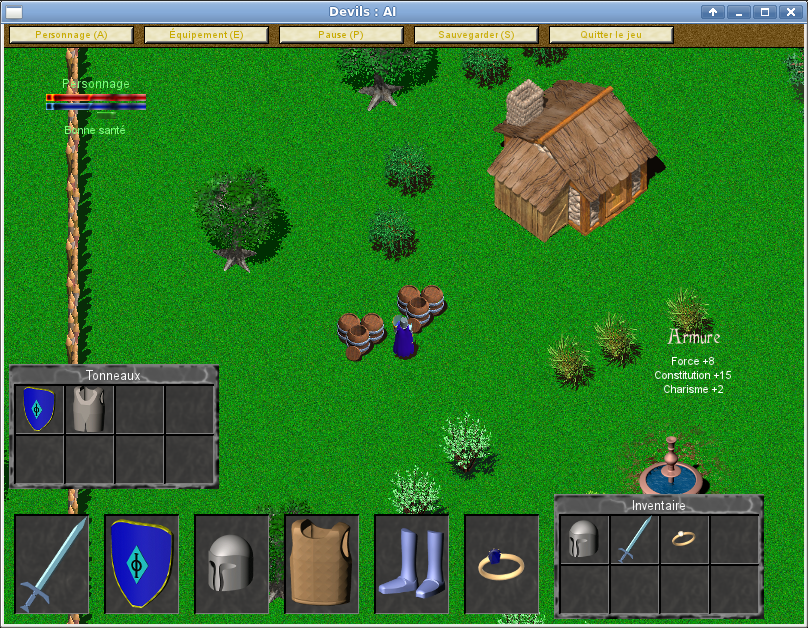This screenshot has height=628, width=808.
Task: Minimize the game window
Action: point(739,12)
